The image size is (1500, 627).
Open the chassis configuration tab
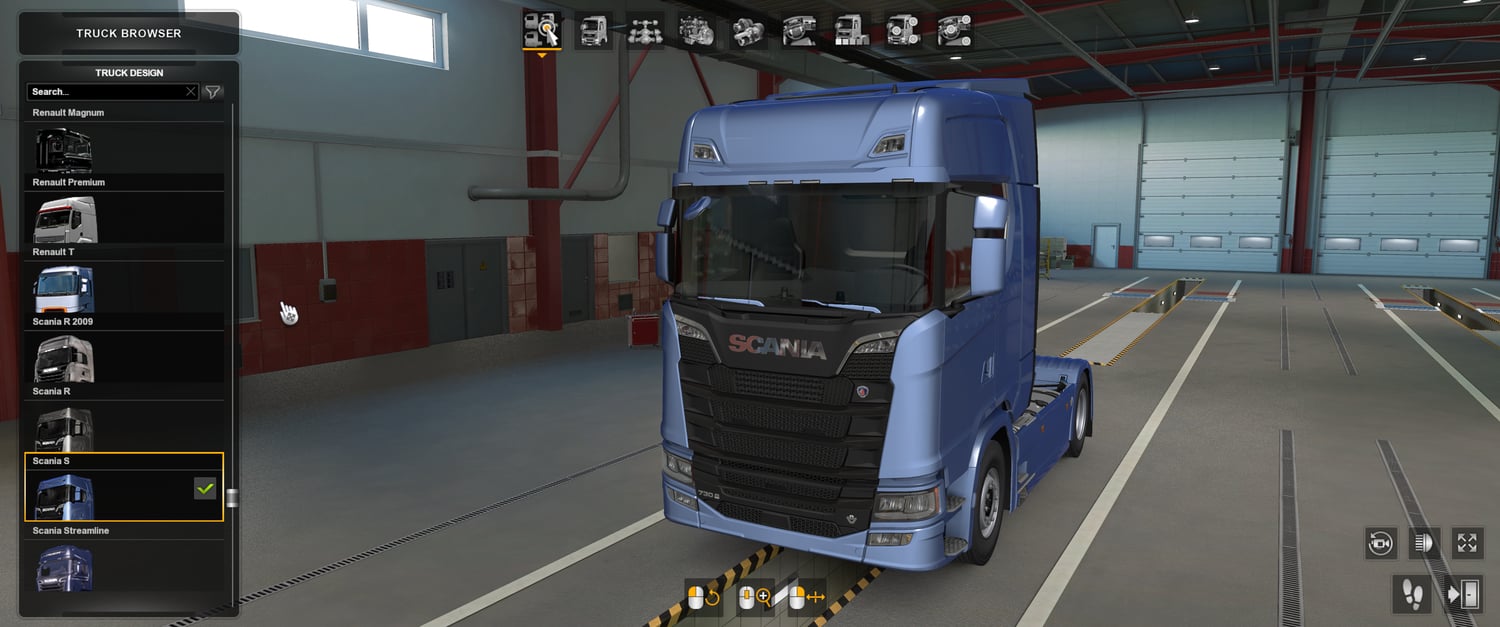645,30
